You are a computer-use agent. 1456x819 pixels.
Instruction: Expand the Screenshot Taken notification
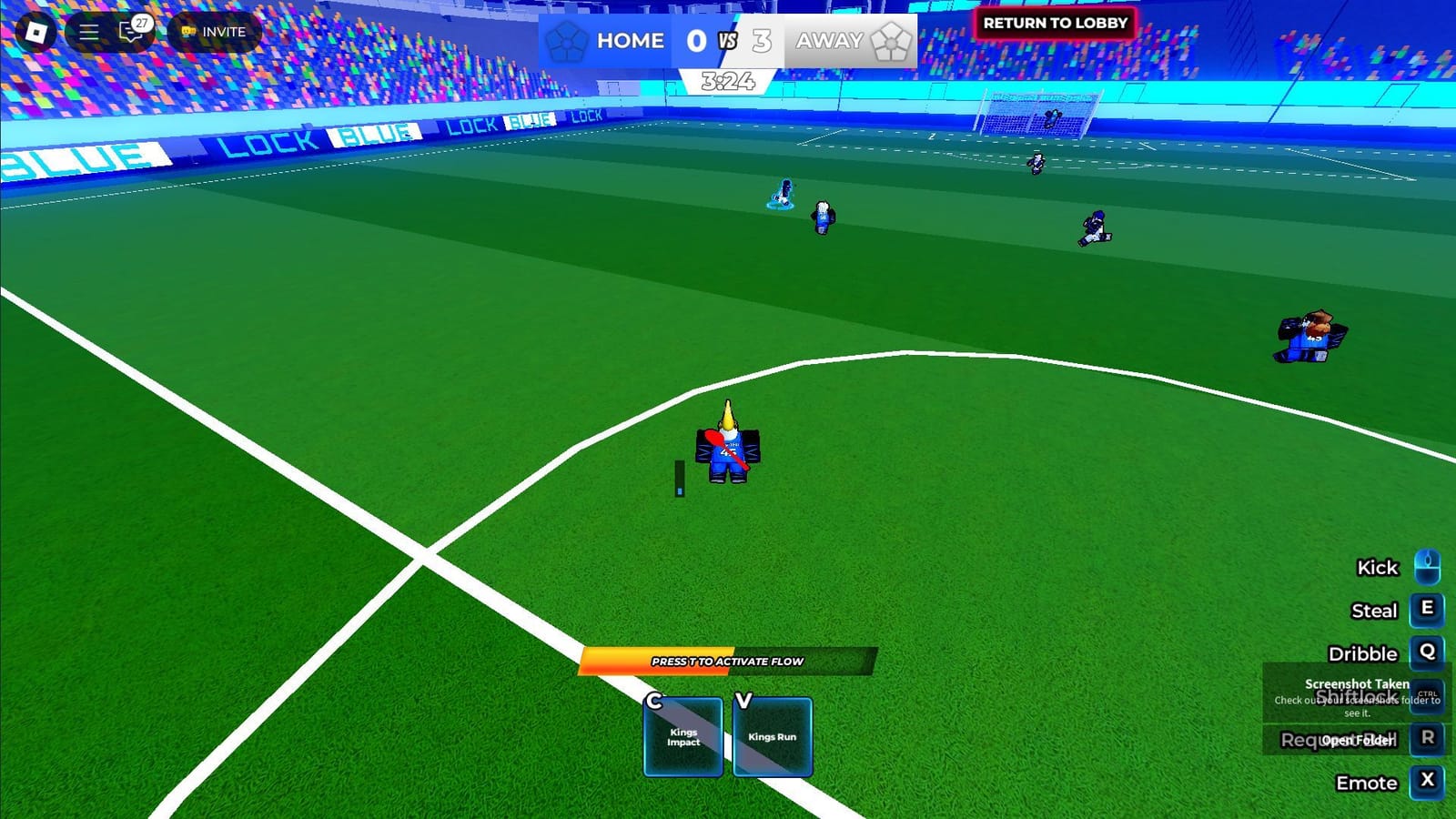click(x=1355, y=683)
